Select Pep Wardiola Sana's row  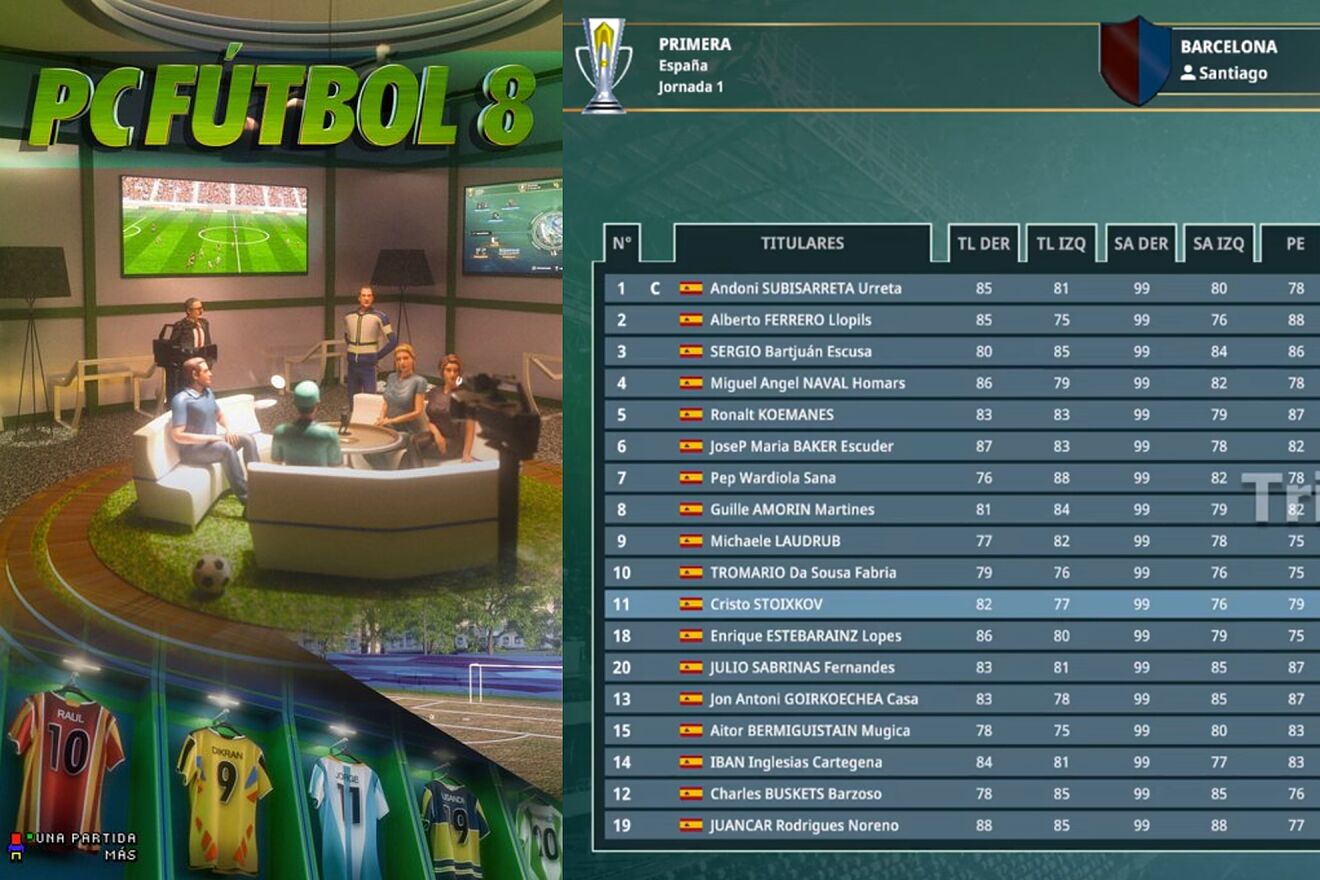(x=772, y=478)
